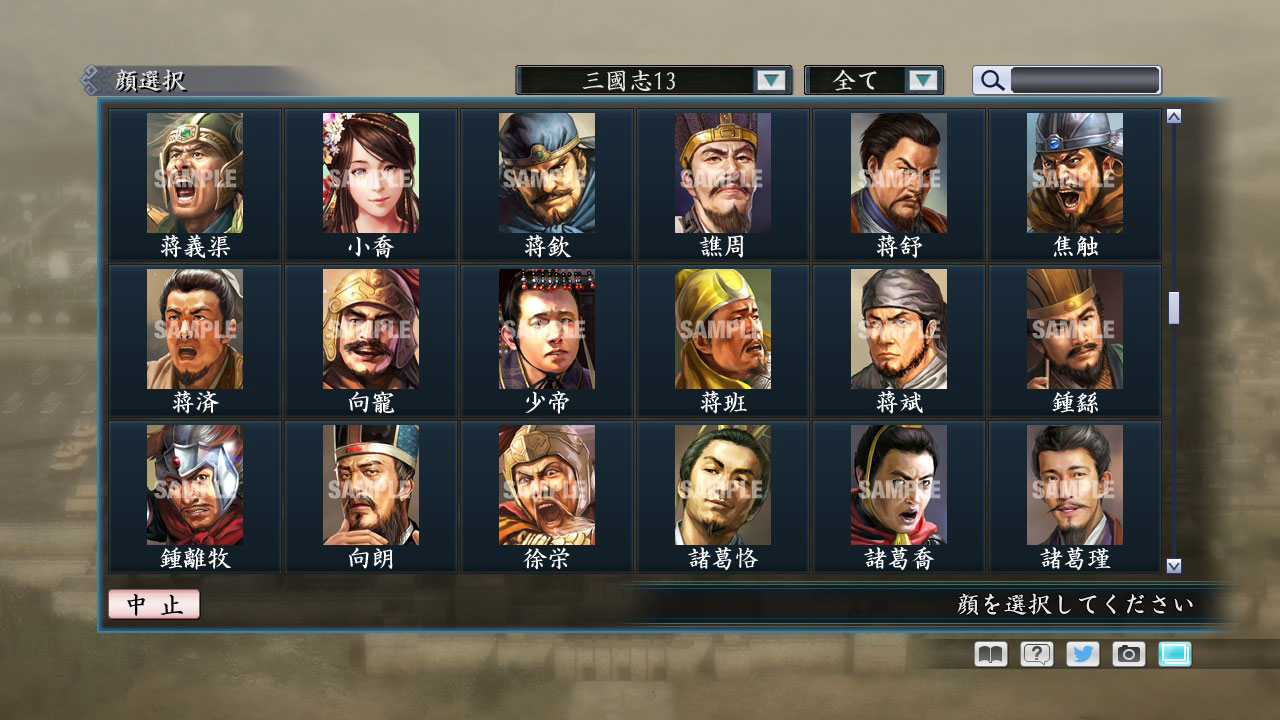Screen dimensions: 1280x720
Task: Select the portrait of 譙周
Action: (x=721, y=173)
